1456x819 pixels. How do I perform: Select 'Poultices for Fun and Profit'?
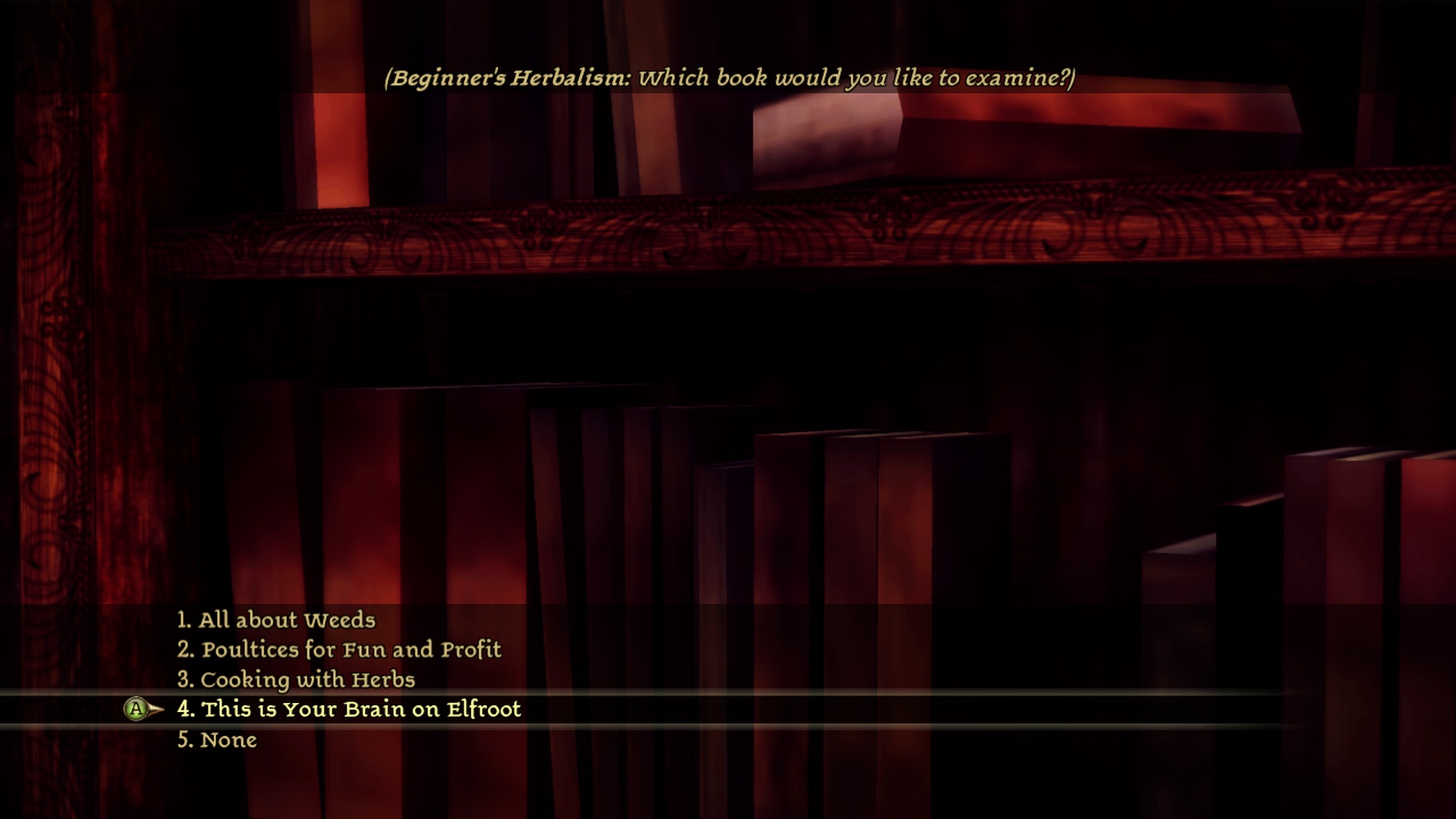click(x=339, y=650)
